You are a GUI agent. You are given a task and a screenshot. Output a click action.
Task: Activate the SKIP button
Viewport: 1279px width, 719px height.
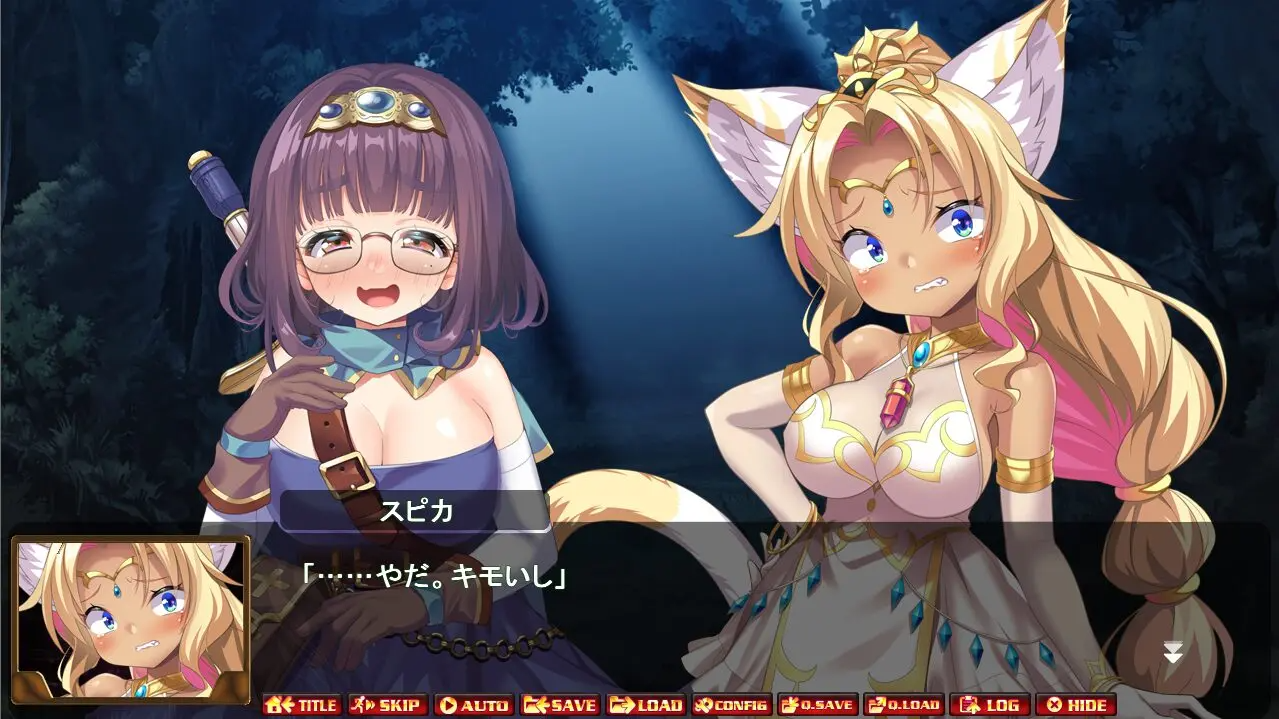pos(388,705)
